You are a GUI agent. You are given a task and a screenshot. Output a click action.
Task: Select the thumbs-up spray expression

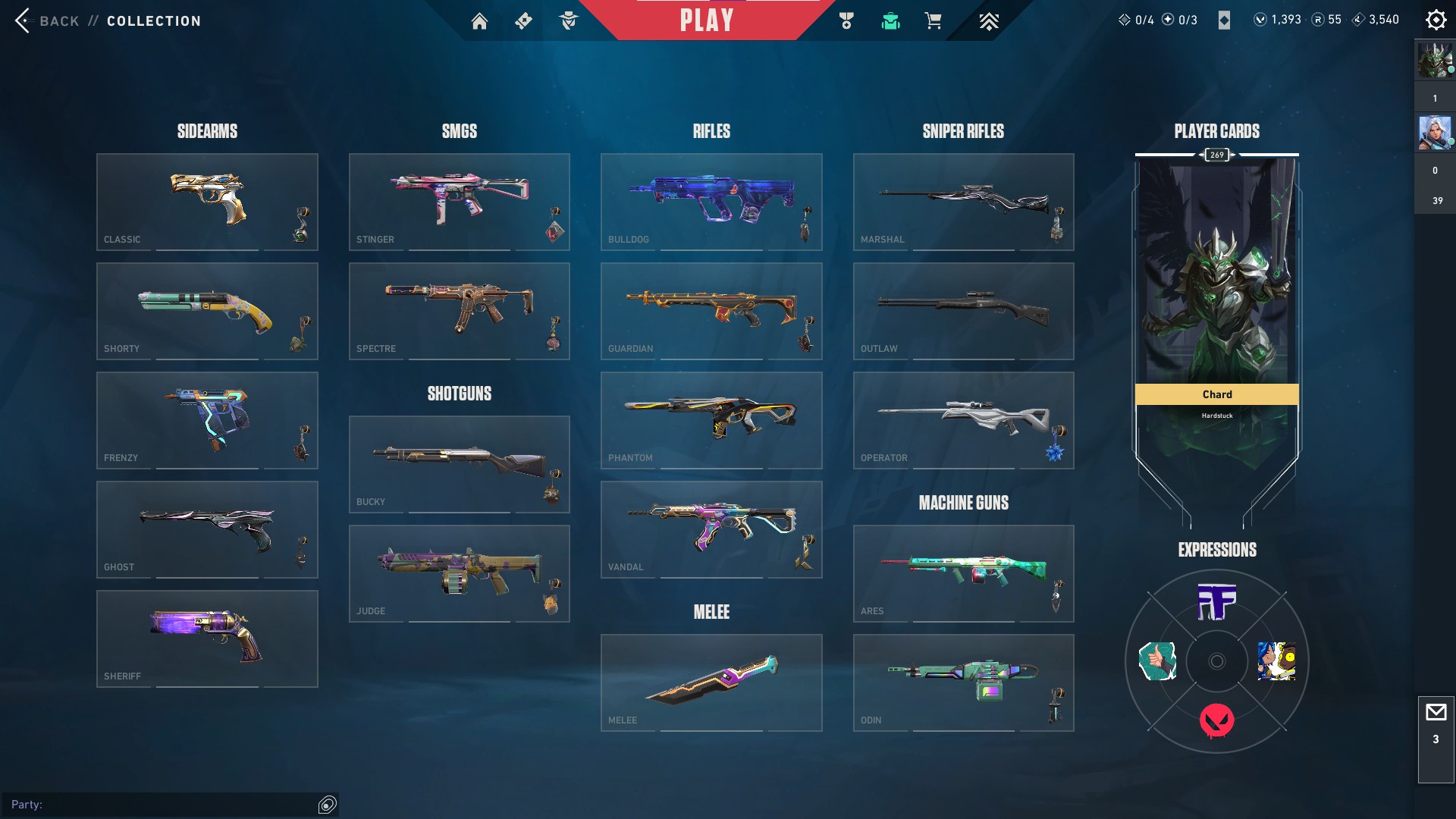pyautogui.click(x=1156, y=661)
